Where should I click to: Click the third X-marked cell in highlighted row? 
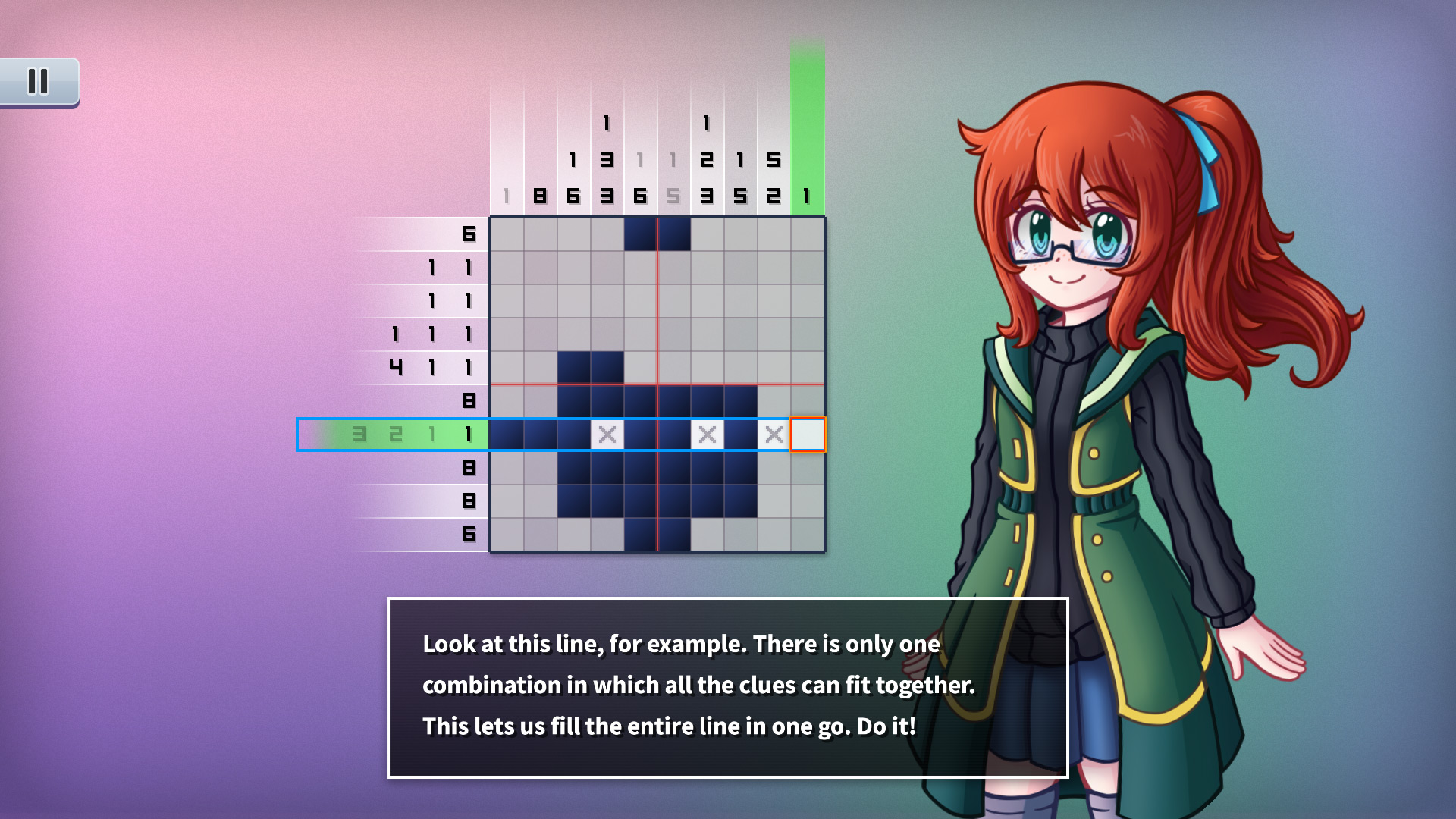(x=773, y=435)
